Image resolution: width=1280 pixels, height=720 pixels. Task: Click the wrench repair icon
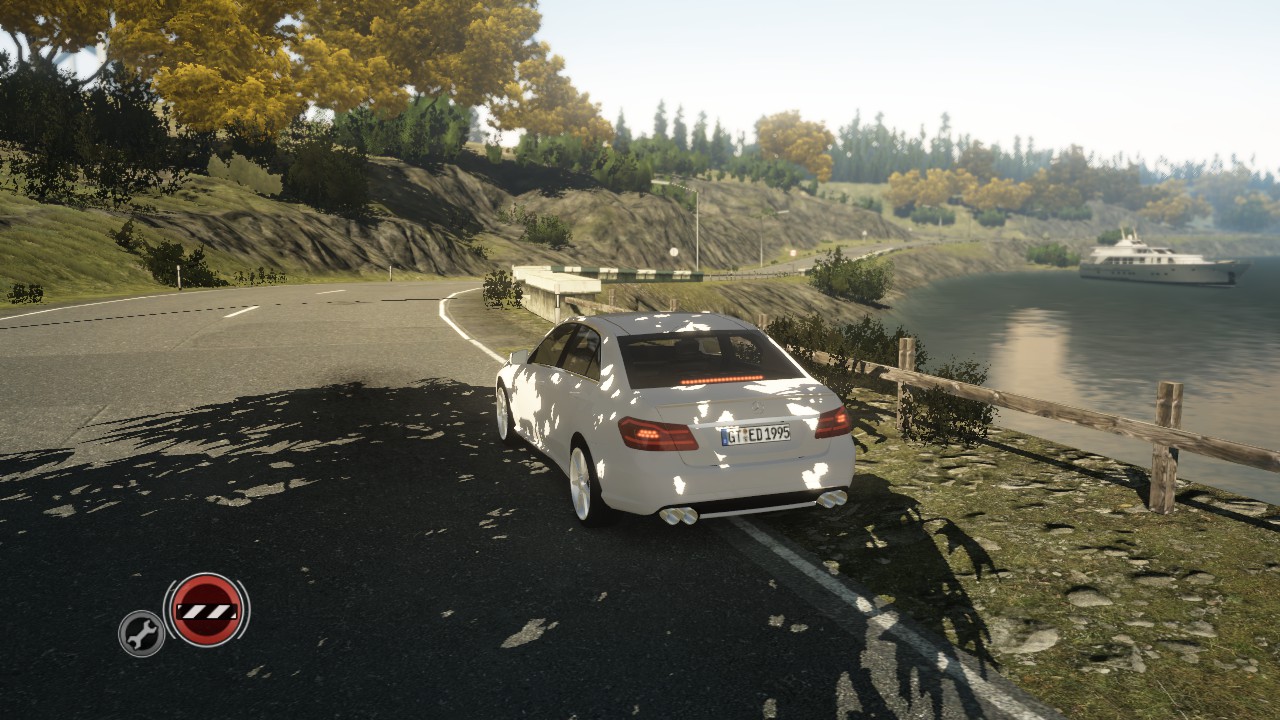pos(142,633)
